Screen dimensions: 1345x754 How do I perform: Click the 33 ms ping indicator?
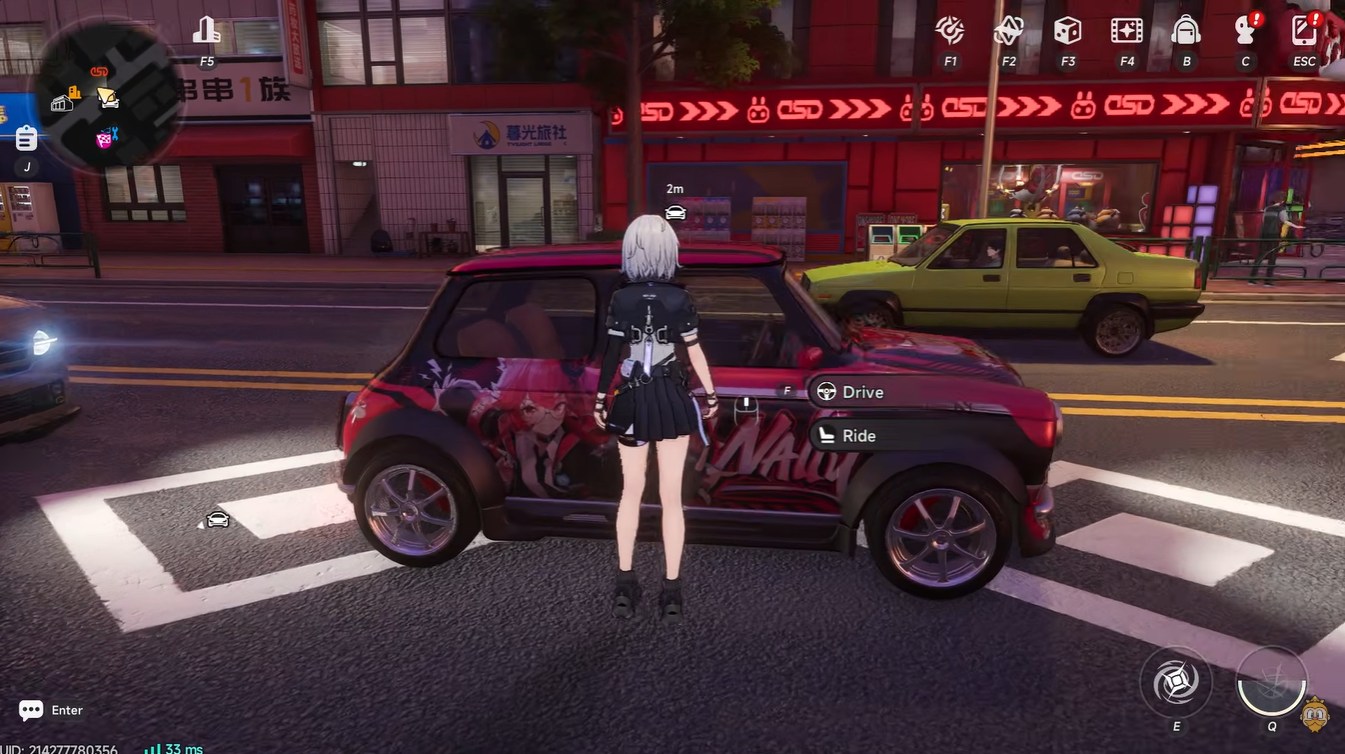point(175,748)
